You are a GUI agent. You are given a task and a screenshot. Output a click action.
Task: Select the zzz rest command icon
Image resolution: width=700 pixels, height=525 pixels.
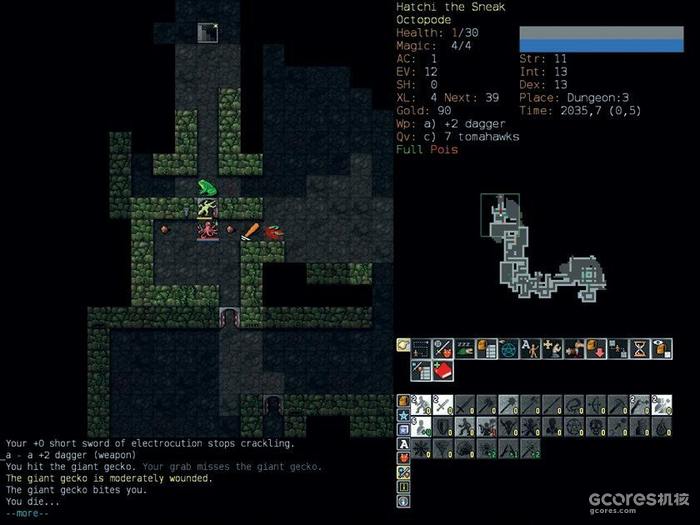click(464, 348)
